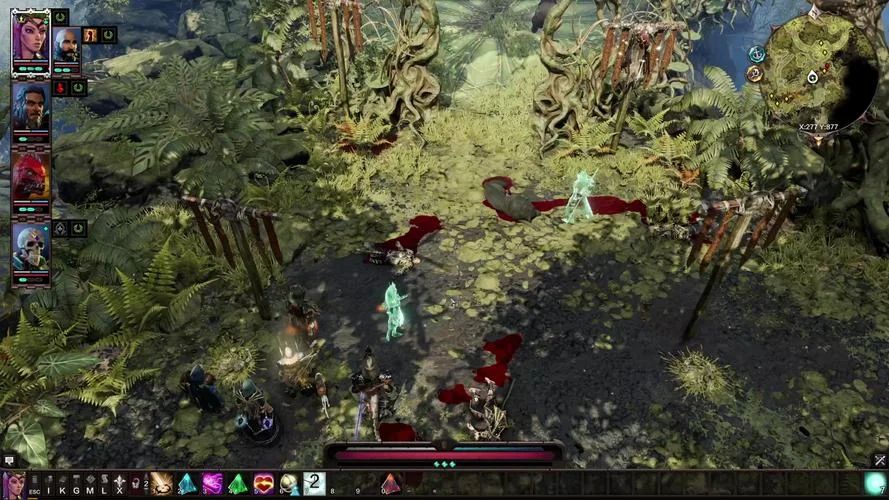Click the orange round button beside minimap
This screenshot has width=889, height=500.
(754, 73)
